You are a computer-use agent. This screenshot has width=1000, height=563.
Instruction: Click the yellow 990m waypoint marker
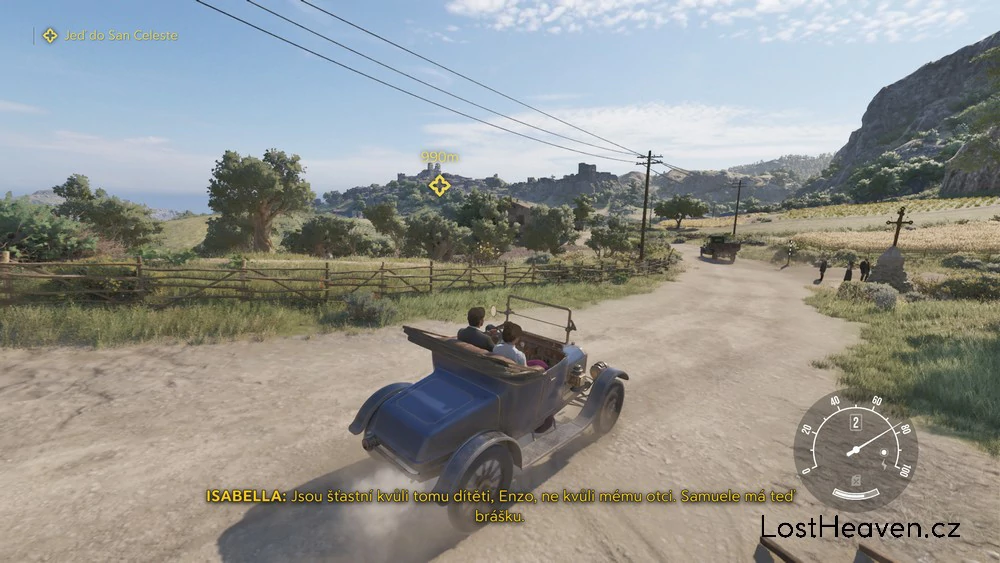438,184
